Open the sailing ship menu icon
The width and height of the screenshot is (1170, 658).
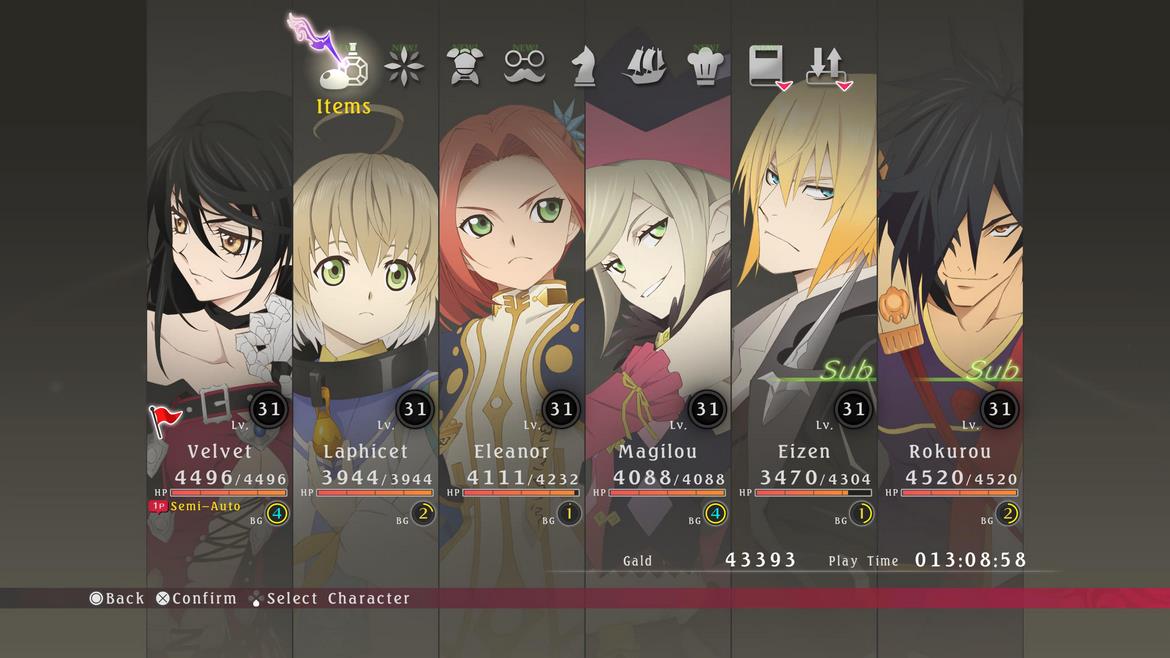pyautogui.click(x=645, y=66)
